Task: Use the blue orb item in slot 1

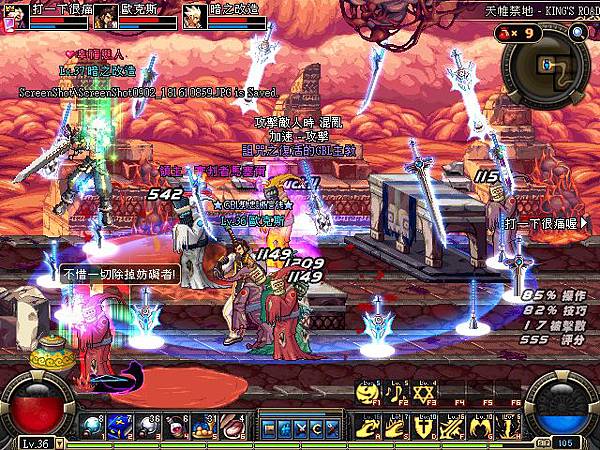Action: point(92,425)
